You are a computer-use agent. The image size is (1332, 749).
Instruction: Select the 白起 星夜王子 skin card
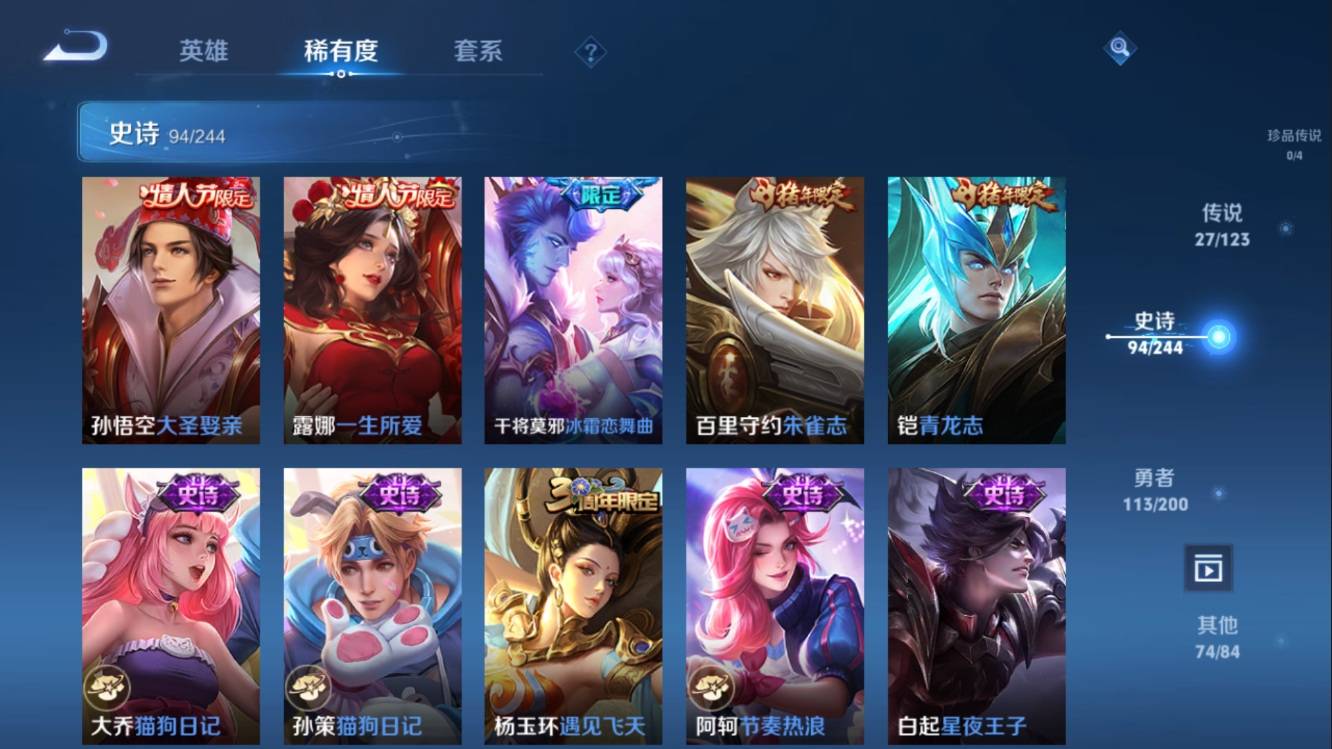pos(976,605)
